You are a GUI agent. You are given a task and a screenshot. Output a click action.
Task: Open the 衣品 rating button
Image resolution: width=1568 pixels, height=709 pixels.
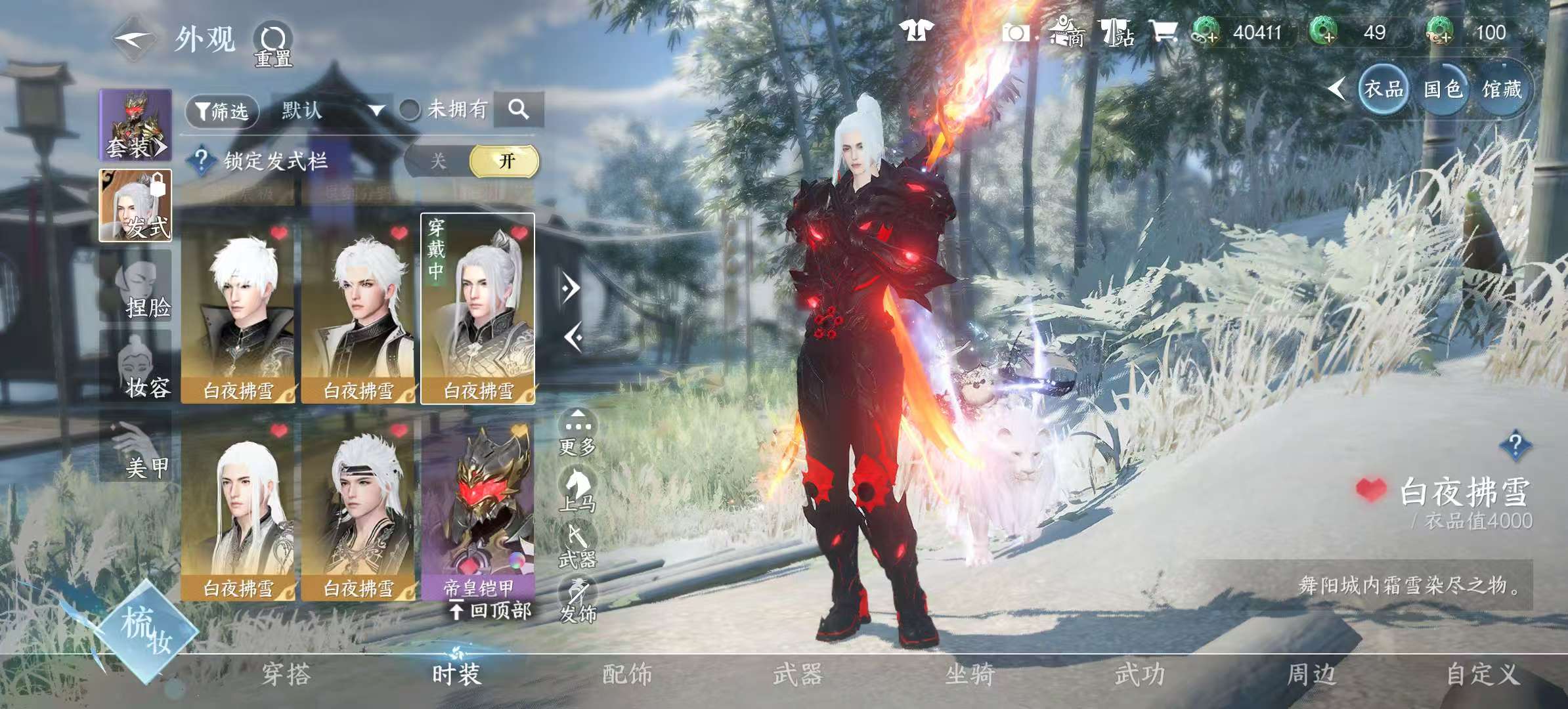(x=1383, y=89)
